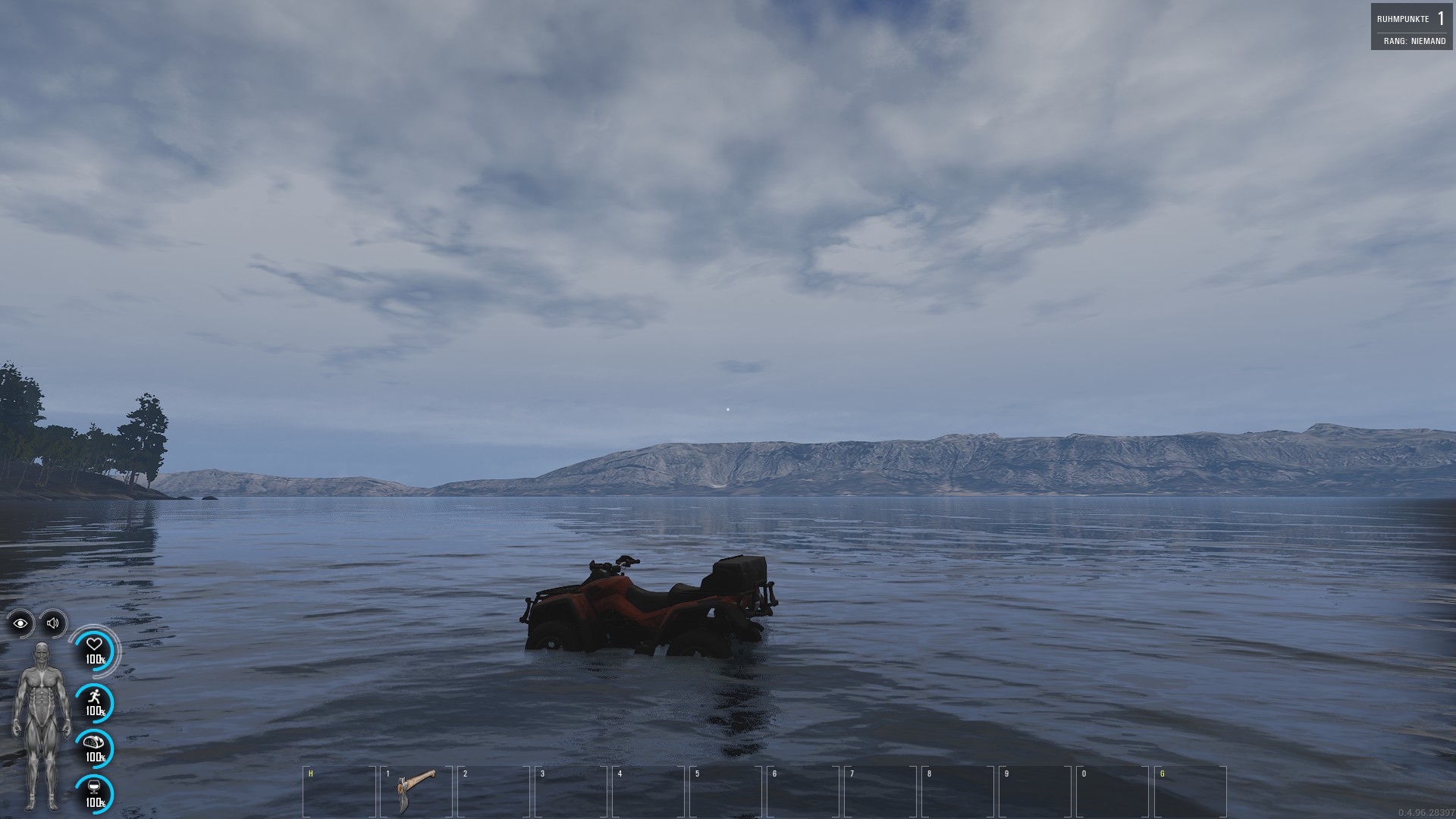Screen dimensions: 1456x819
Task: Click the speaker noise icon
Action: click(x=53, y=623)
